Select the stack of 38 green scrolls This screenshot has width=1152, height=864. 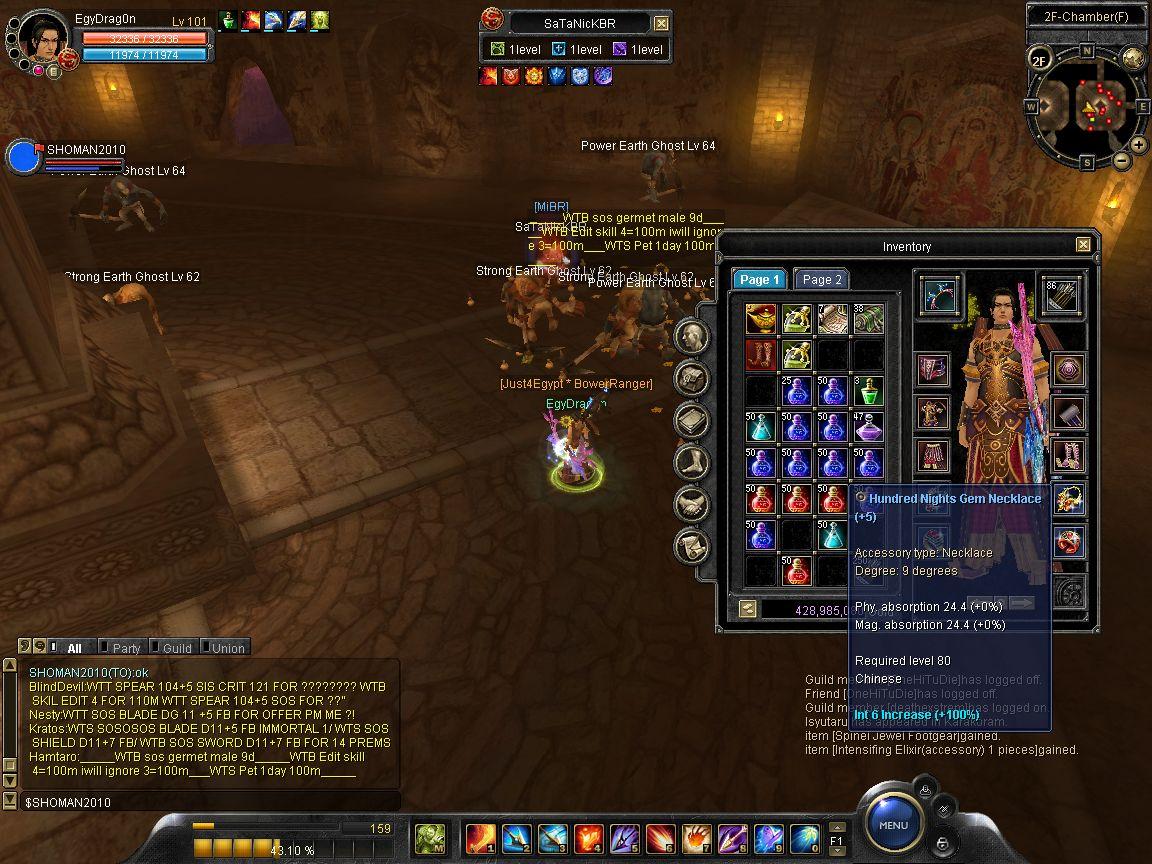pos(868,319)
